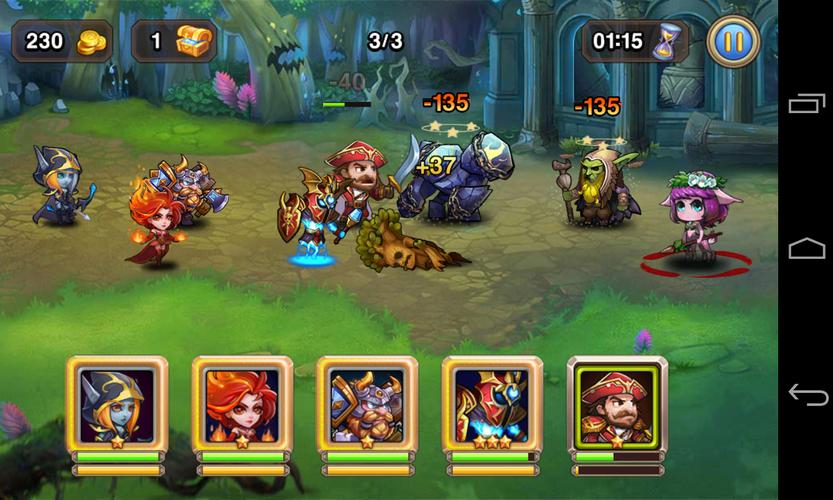Select the hooded blue archer hero portrait
The image size is (833, 500).
[x=117, y=403]
